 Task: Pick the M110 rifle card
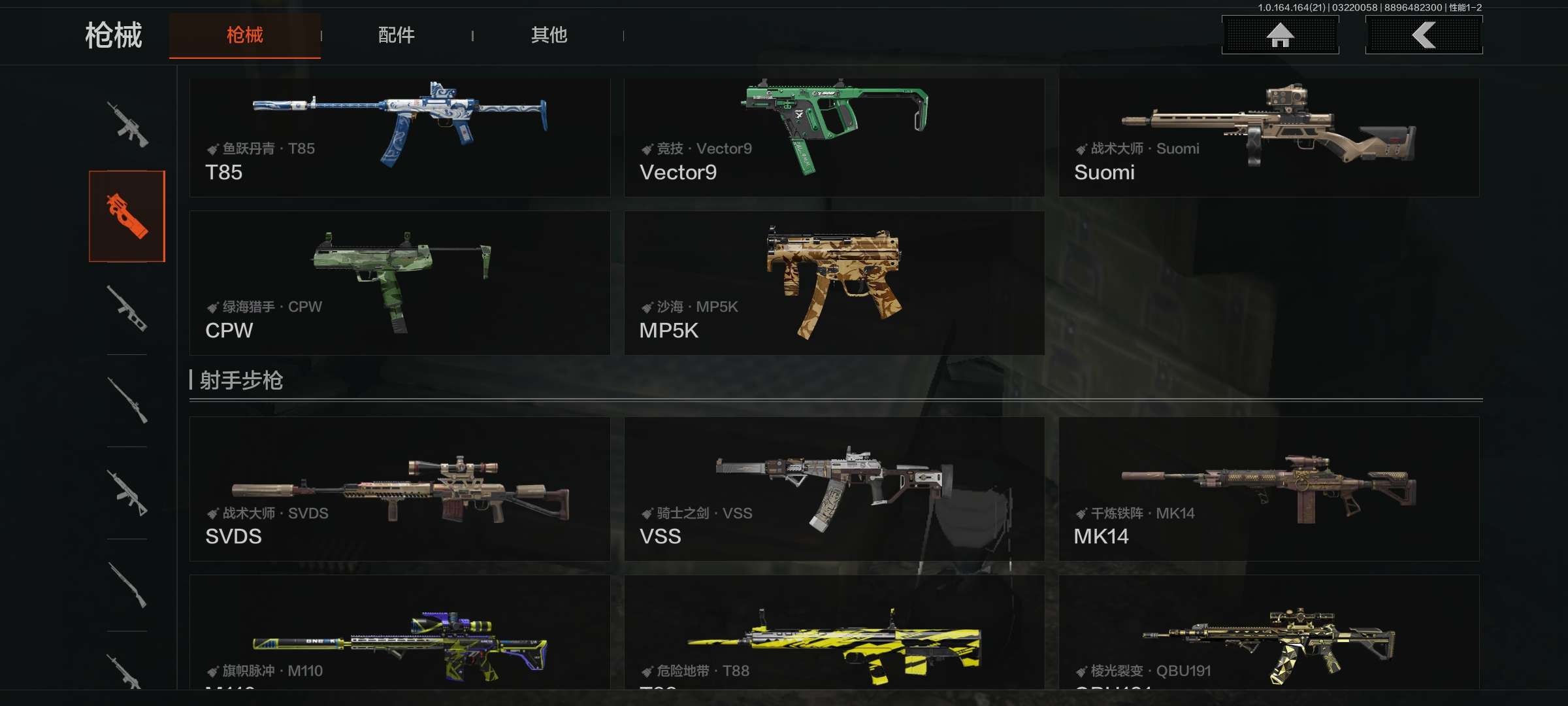399,633
